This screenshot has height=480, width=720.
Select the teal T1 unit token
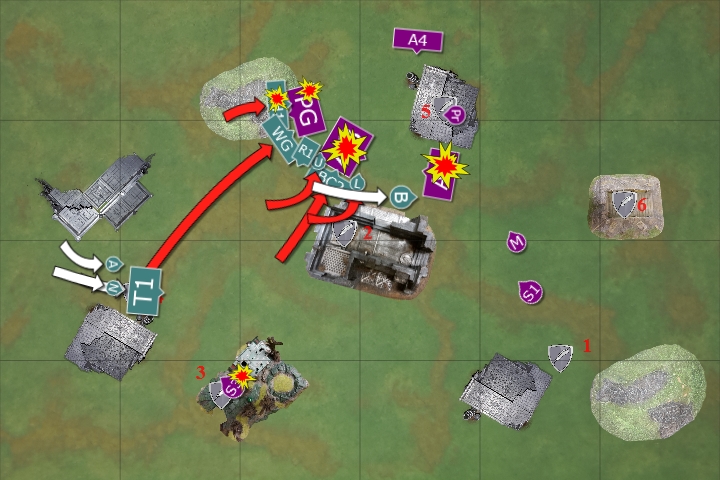pos(146,288)
